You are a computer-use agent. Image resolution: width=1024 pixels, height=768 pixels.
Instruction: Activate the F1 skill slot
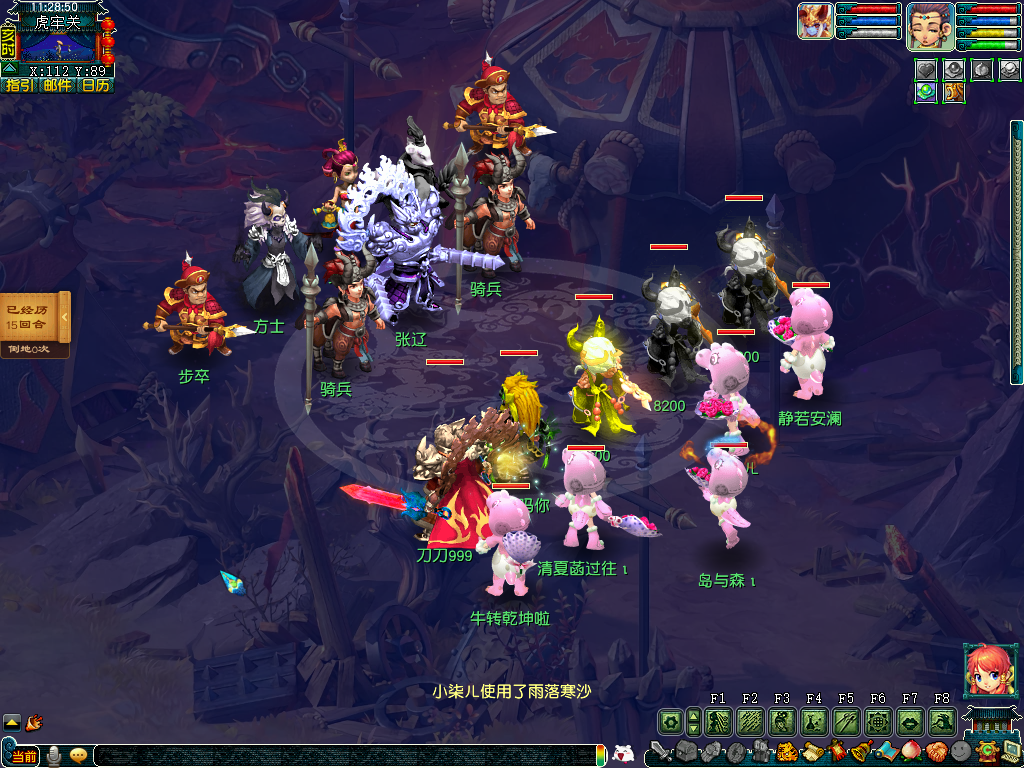(x=718, y=720)
